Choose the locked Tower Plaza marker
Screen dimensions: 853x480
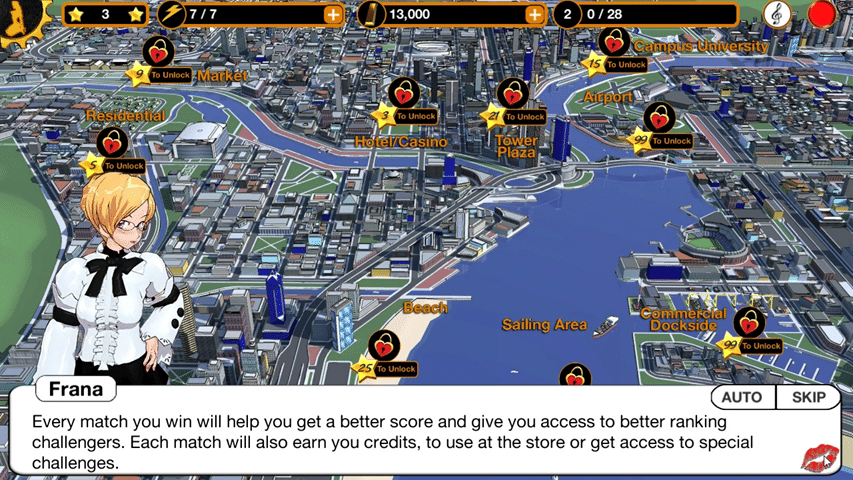[x=513, y=95]
